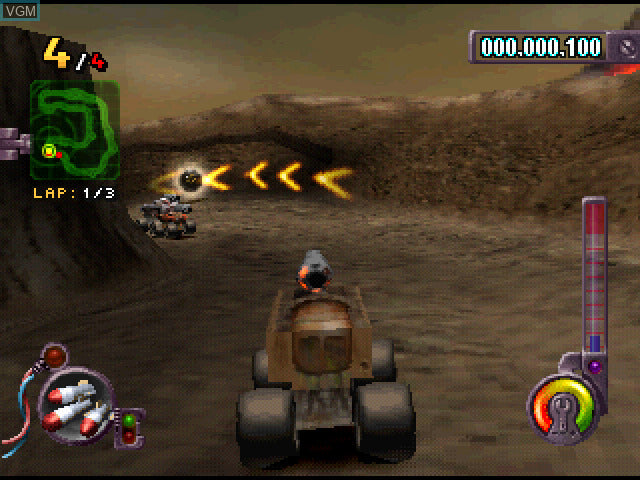Screen dimensions: 640x480
Task: Click the green track minimap
Action: coord(75,130)
